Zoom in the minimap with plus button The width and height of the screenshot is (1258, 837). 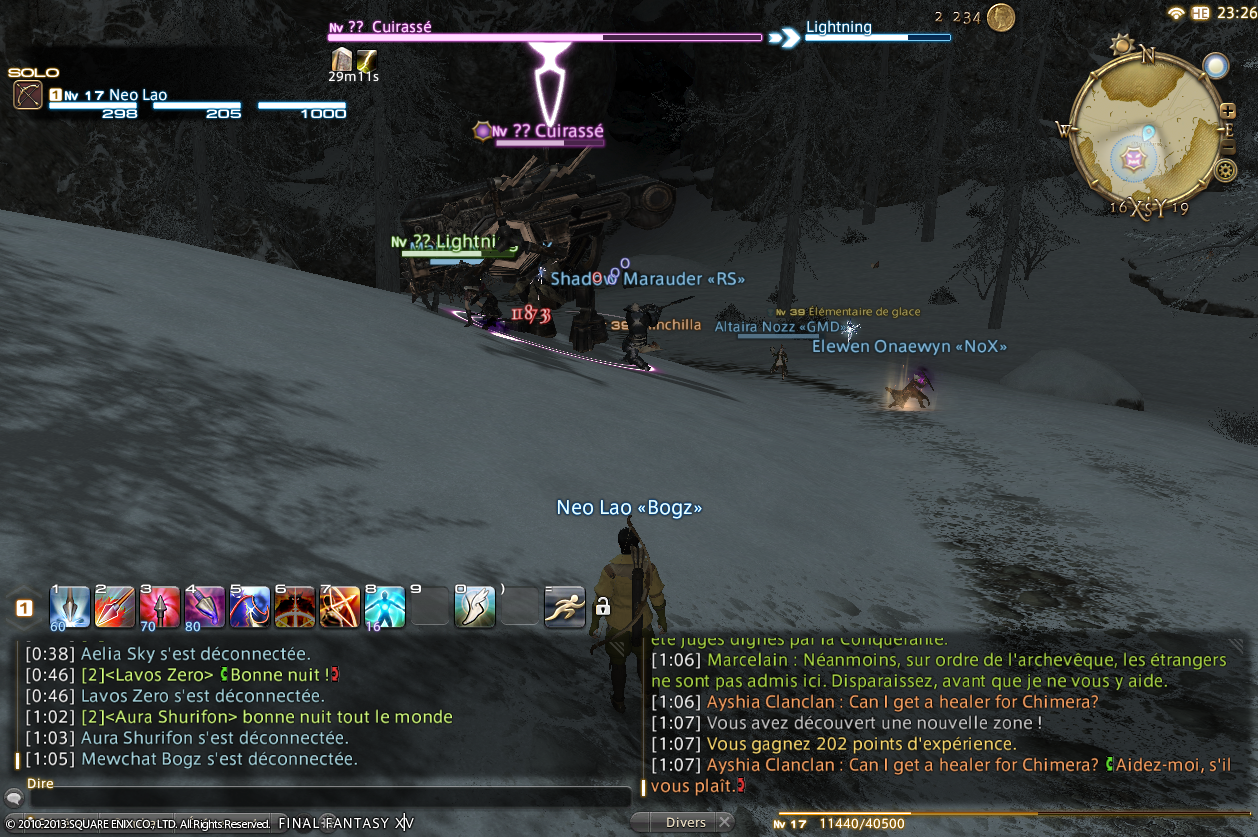(x=1227, y=110)
